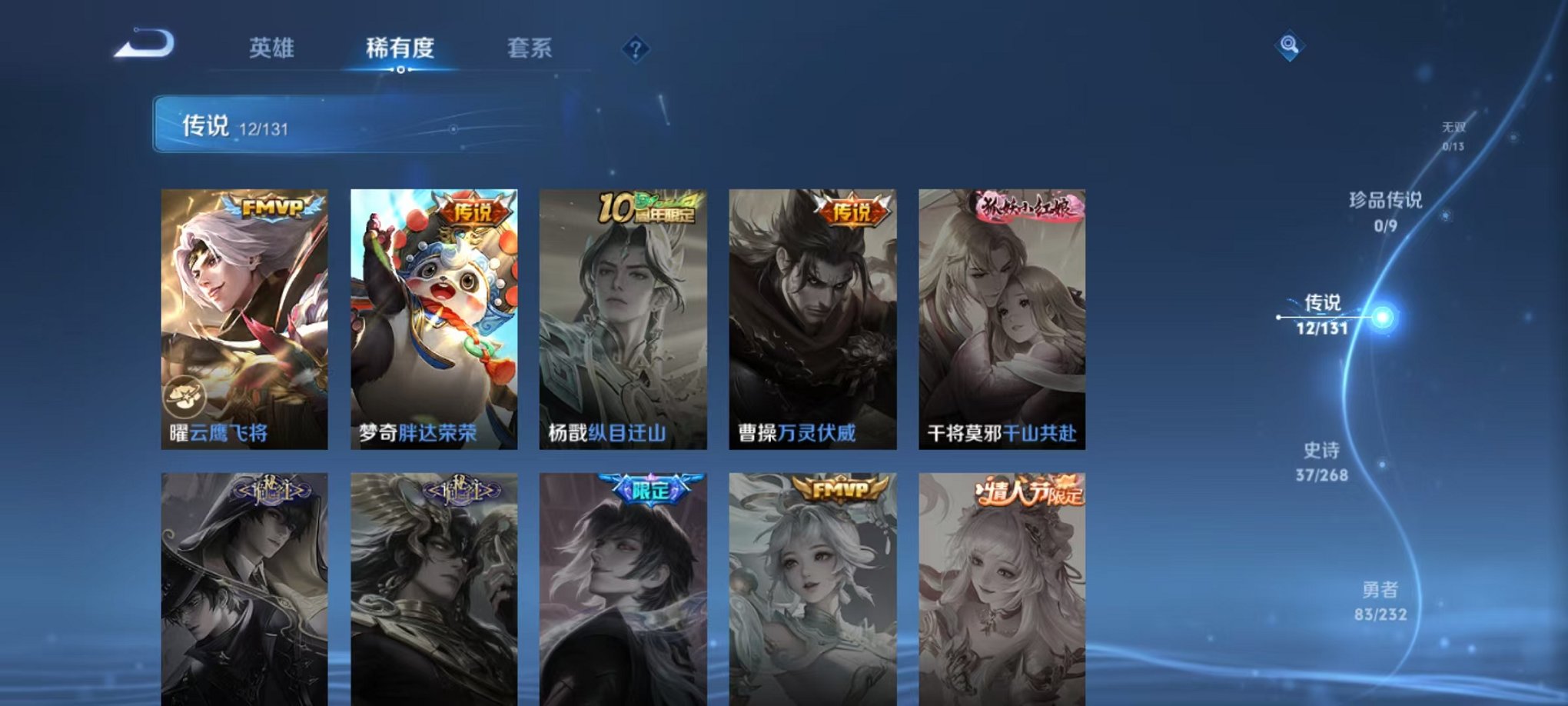Switch to the 英雄 tab
This screenshot has width=1568, height=706.
pos(272,46)
